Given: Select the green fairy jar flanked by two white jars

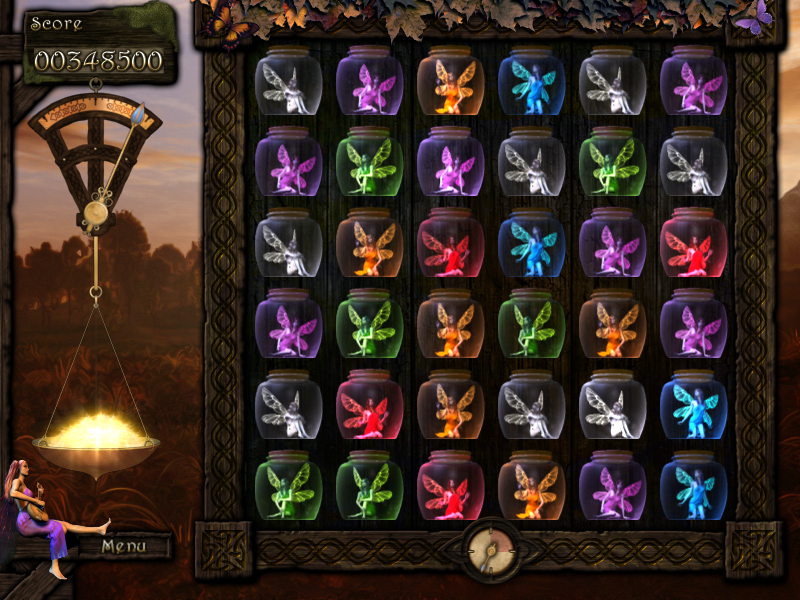Looking at the screenshot, I should click(x=612, y=163).
